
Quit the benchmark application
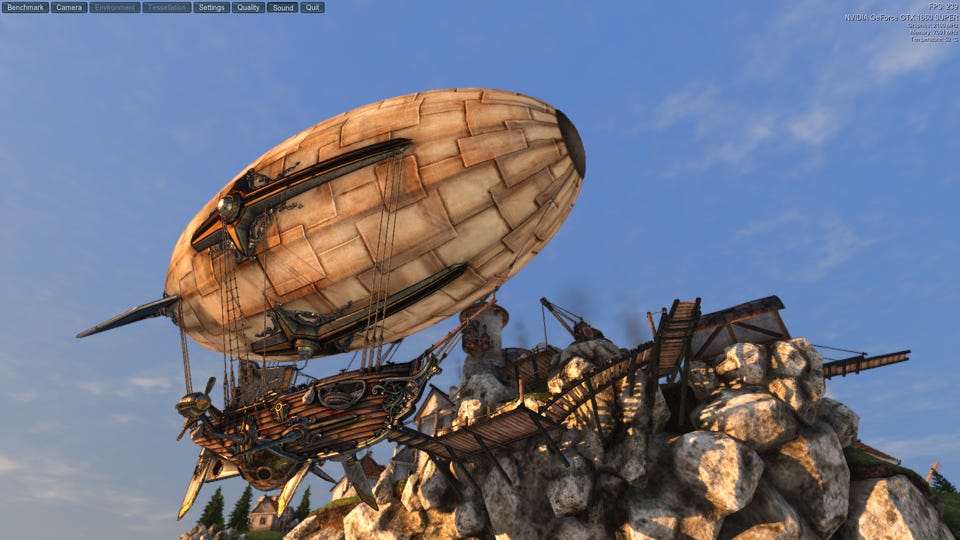tap(312, 7)
